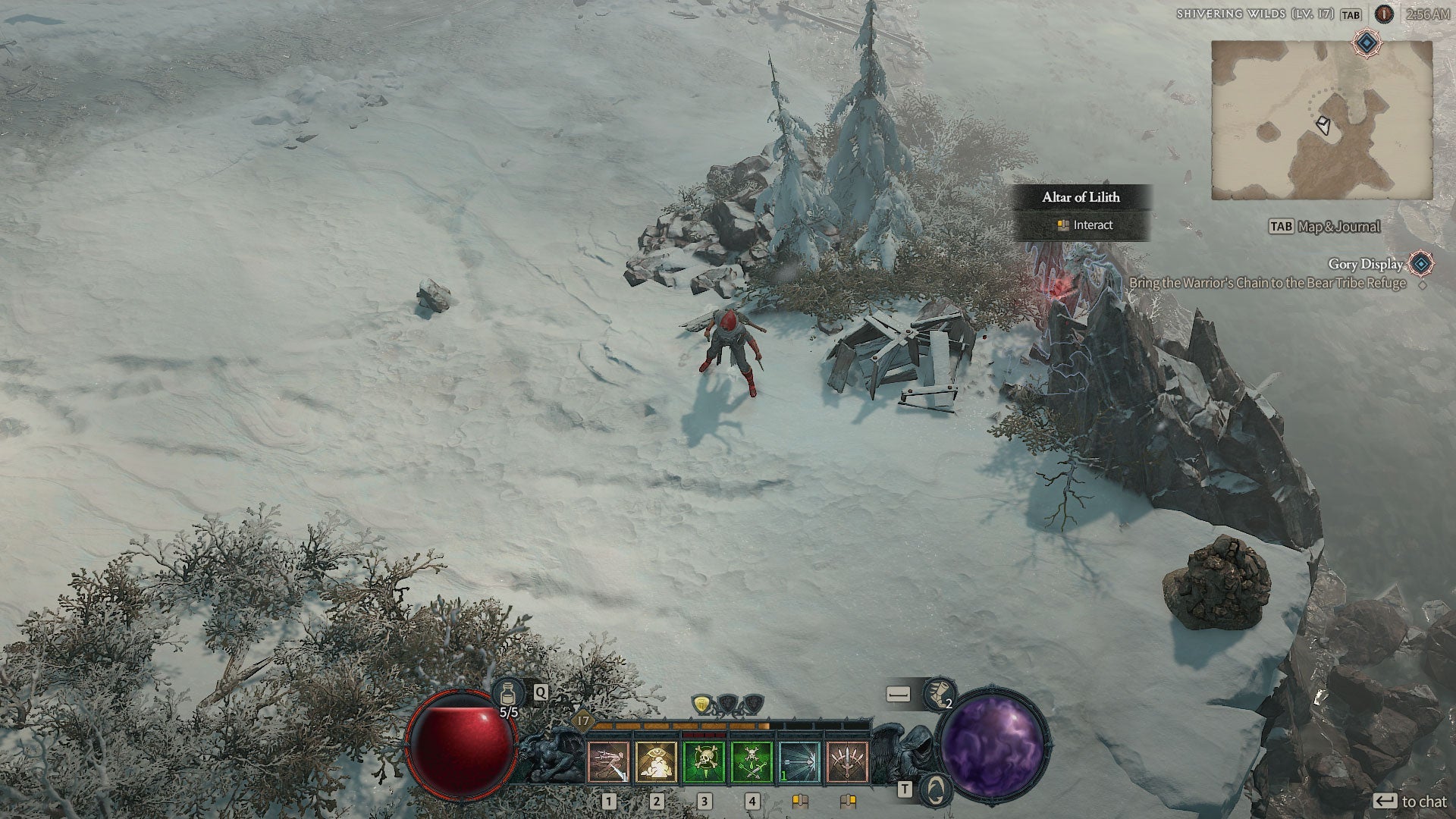Open the town portal swirl icon
This screenshot has height=819, width=1456.
937,789
